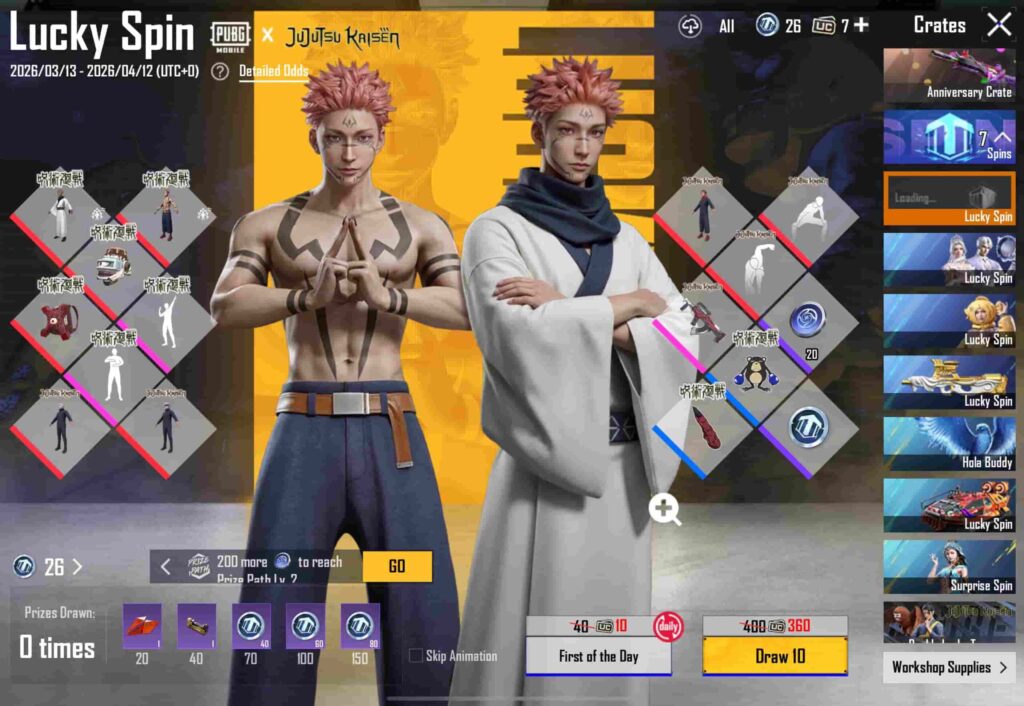This screenshot has height=706, width=1024.
Task: View the 150-draw milestone reward
Action: point(359,627)
